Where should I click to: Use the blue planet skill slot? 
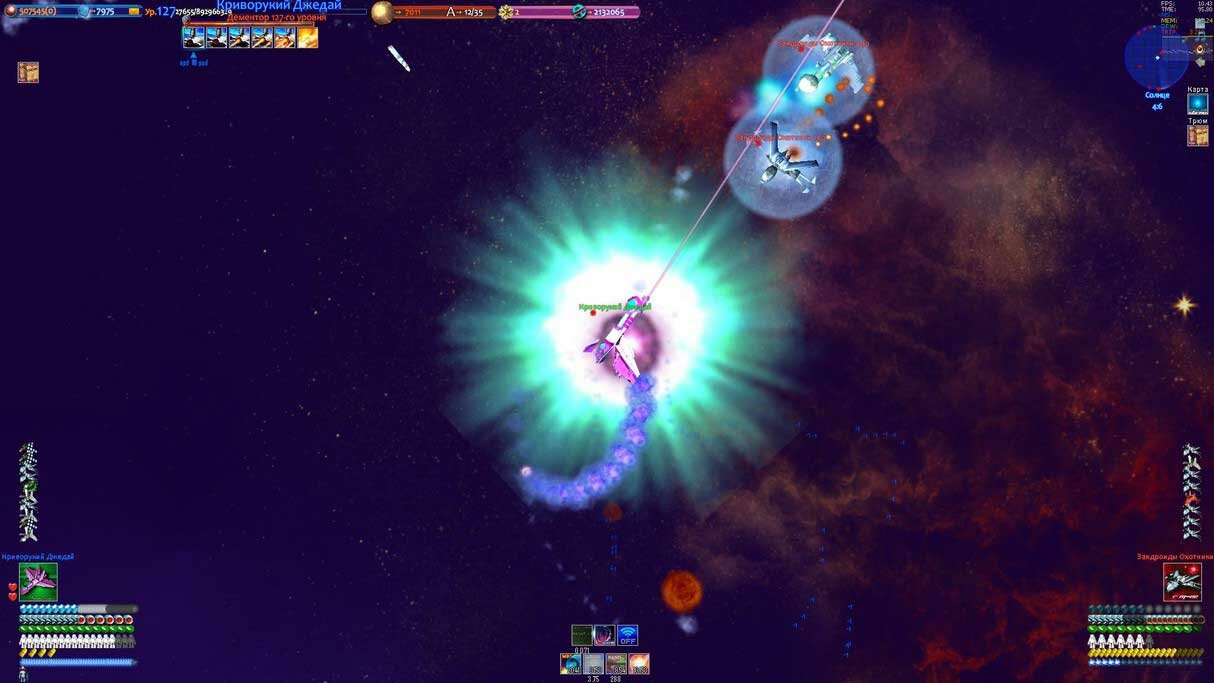pos(571,663)
